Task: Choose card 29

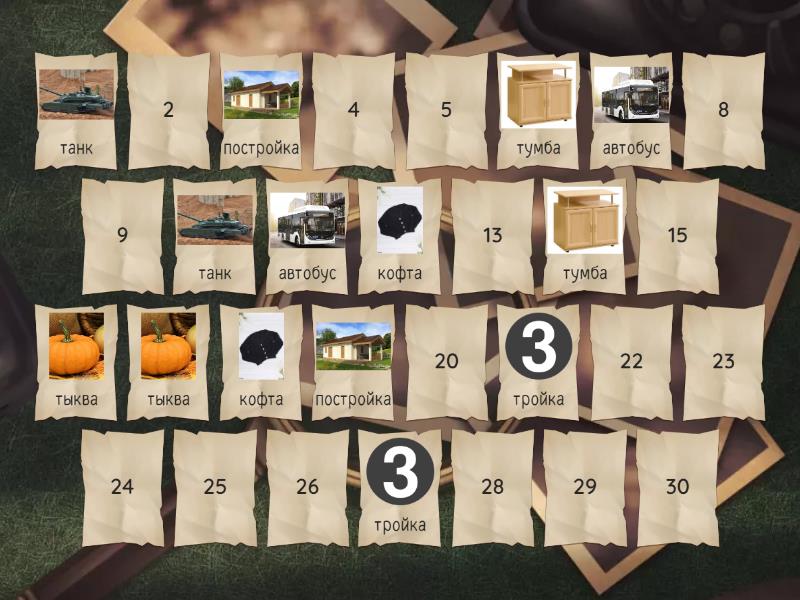Action: [x=585, y=488]
